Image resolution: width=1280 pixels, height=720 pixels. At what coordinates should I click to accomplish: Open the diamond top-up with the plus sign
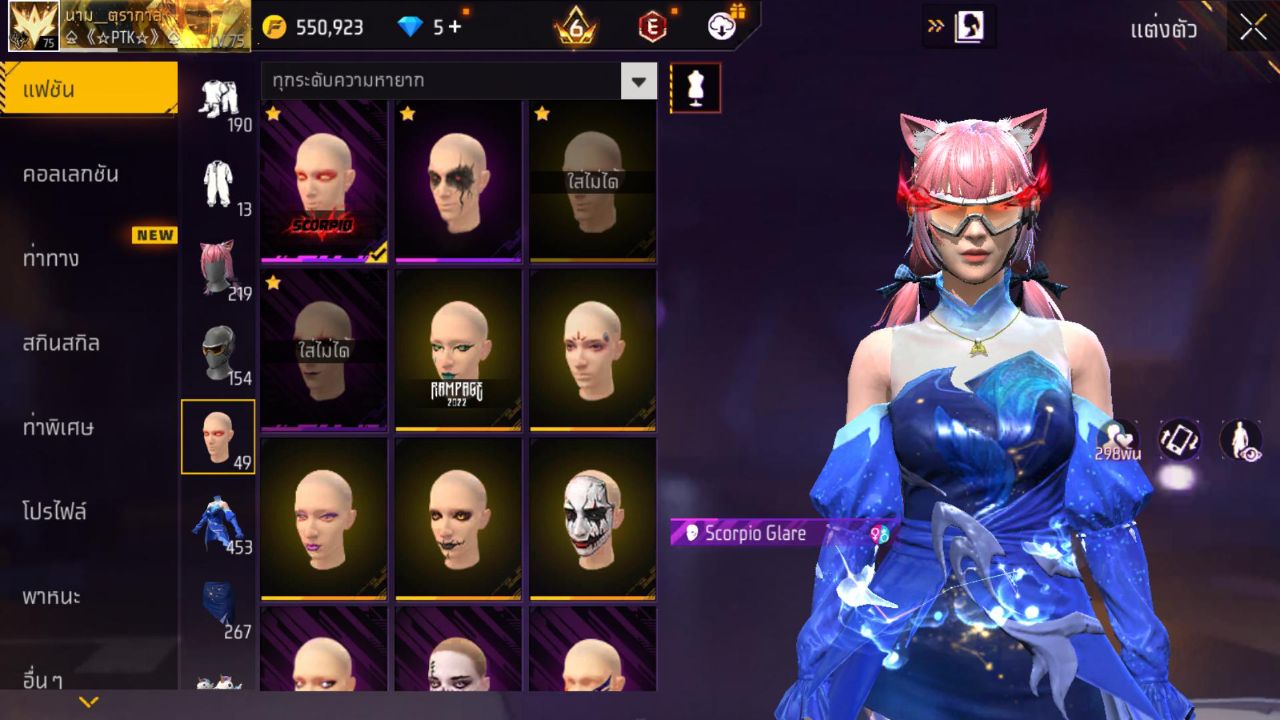(x=456, y=27)
